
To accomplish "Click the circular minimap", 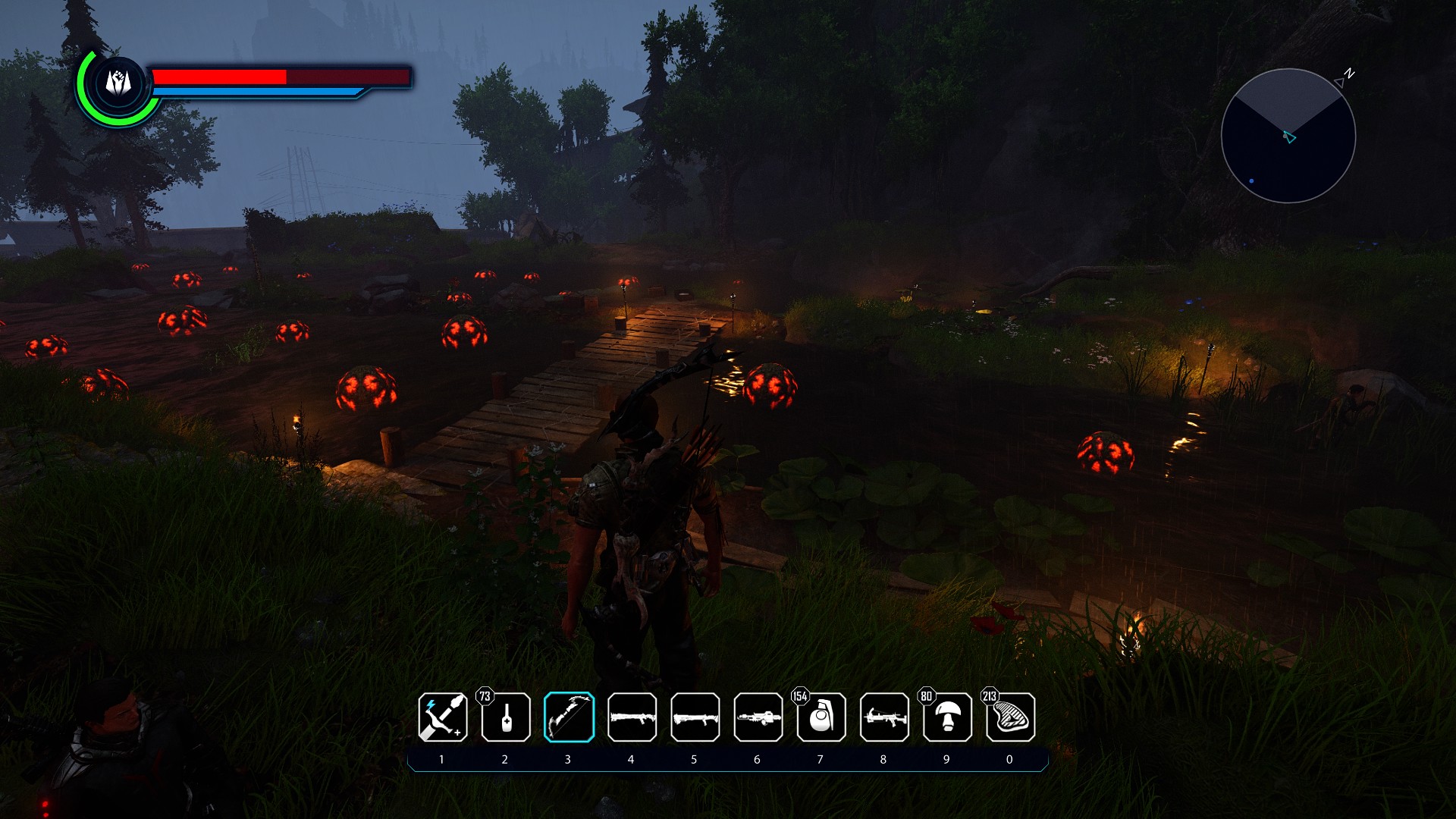I will click(1288, 136).
